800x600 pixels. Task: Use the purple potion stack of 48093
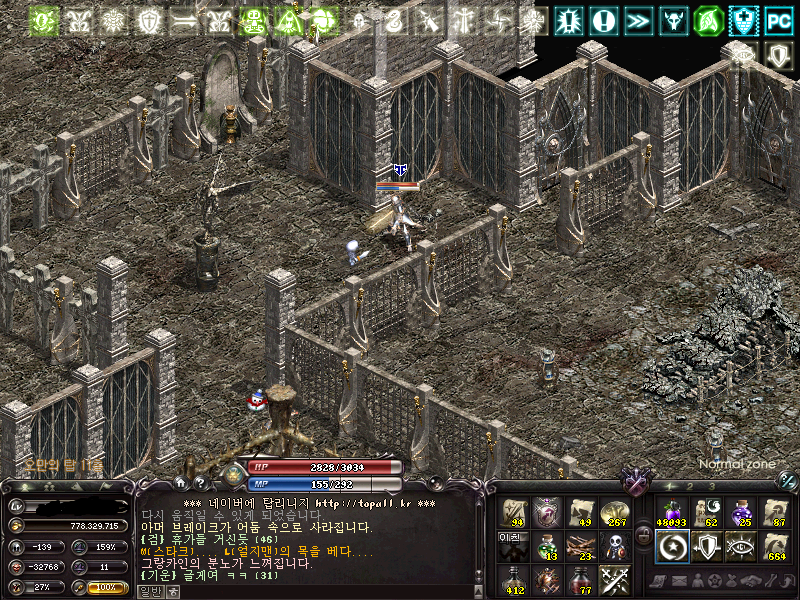click(671, 512)
